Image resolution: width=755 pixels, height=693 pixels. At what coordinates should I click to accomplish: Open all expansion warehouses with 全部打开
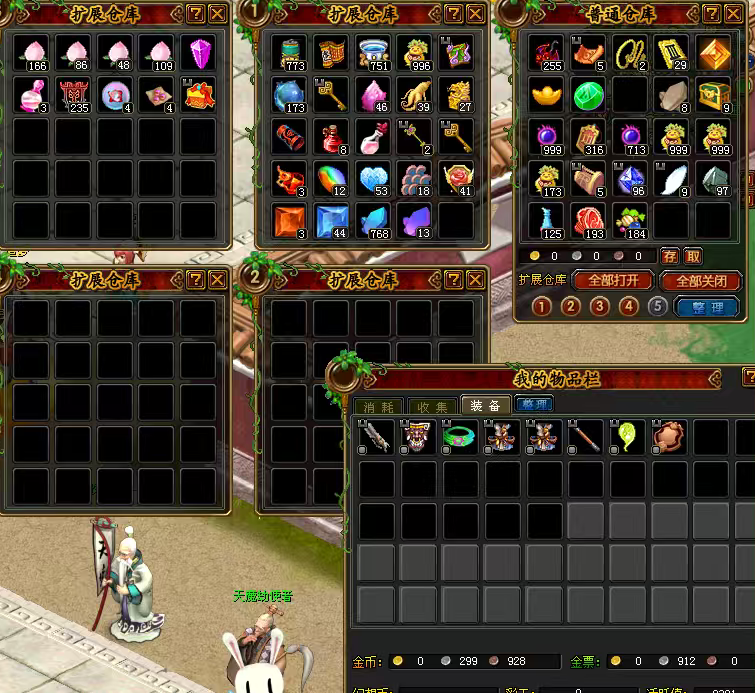point(613,281)
